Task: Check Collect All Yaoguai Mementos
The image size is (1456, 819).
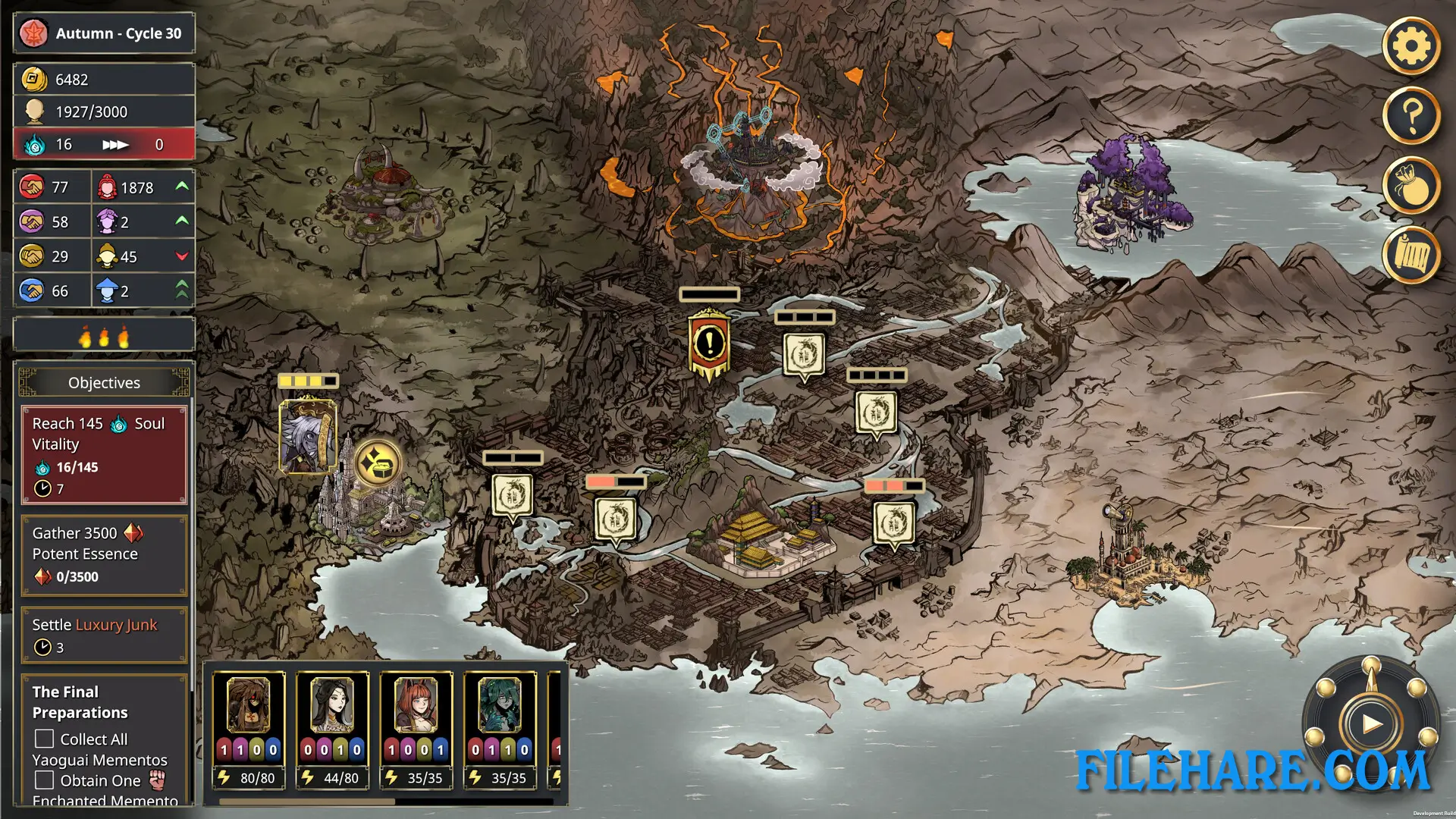Action: (x=43, y=739)
